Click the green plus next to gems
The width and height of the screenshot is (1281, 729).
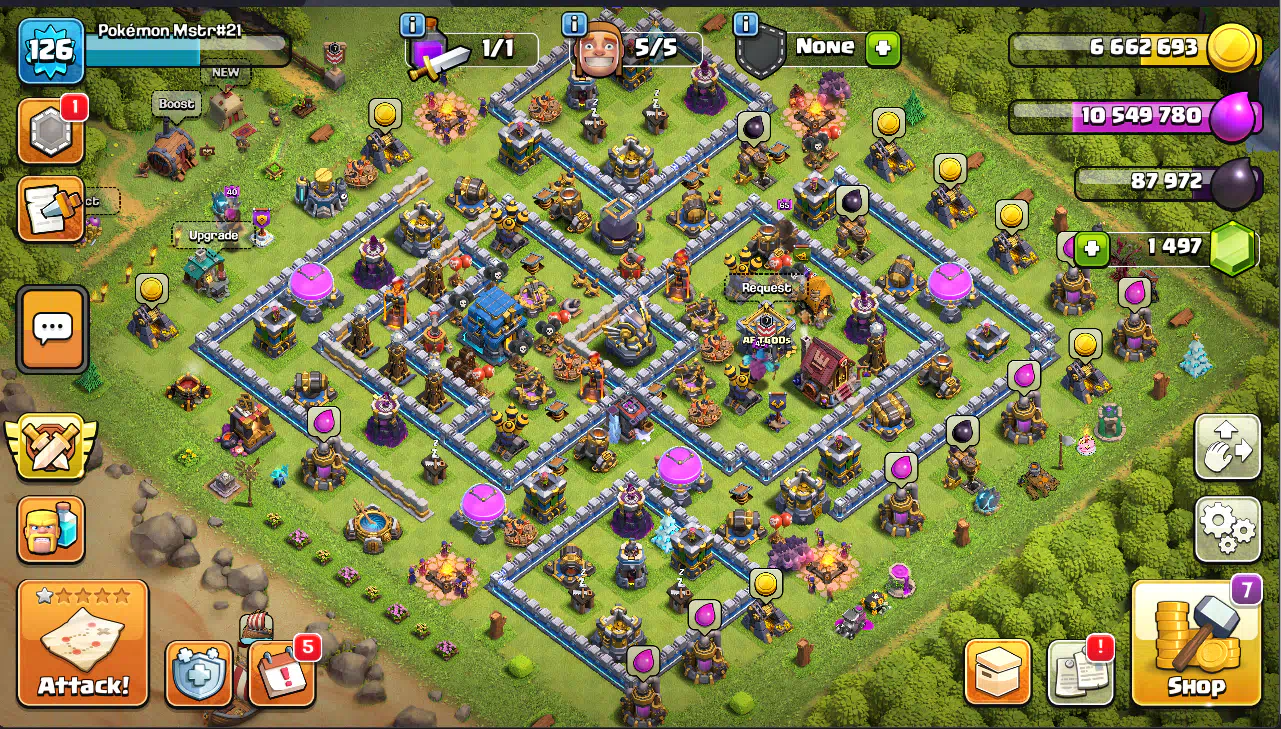(x=1092, y=249)
